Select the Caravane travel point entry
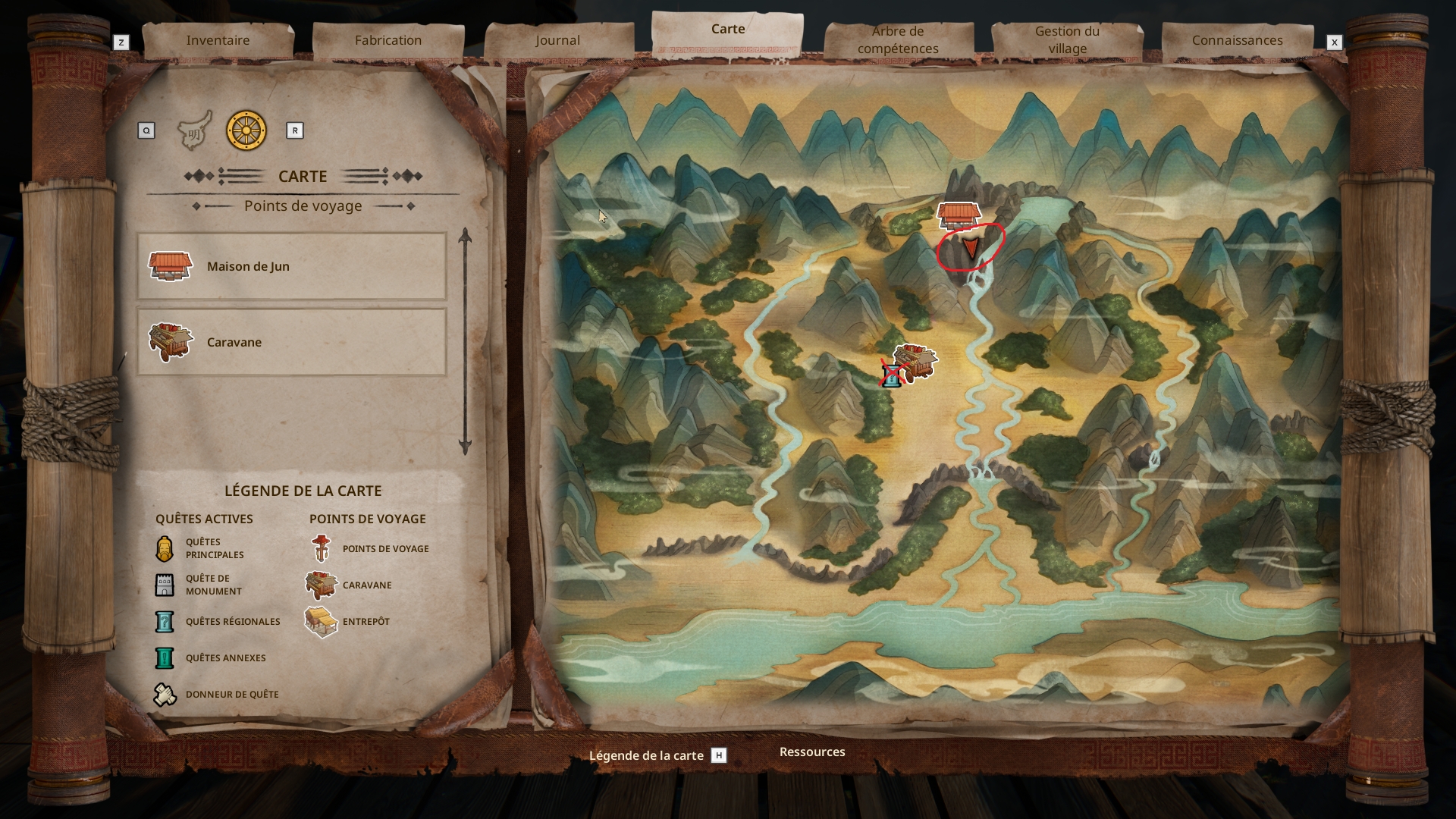 click(291, 342)
